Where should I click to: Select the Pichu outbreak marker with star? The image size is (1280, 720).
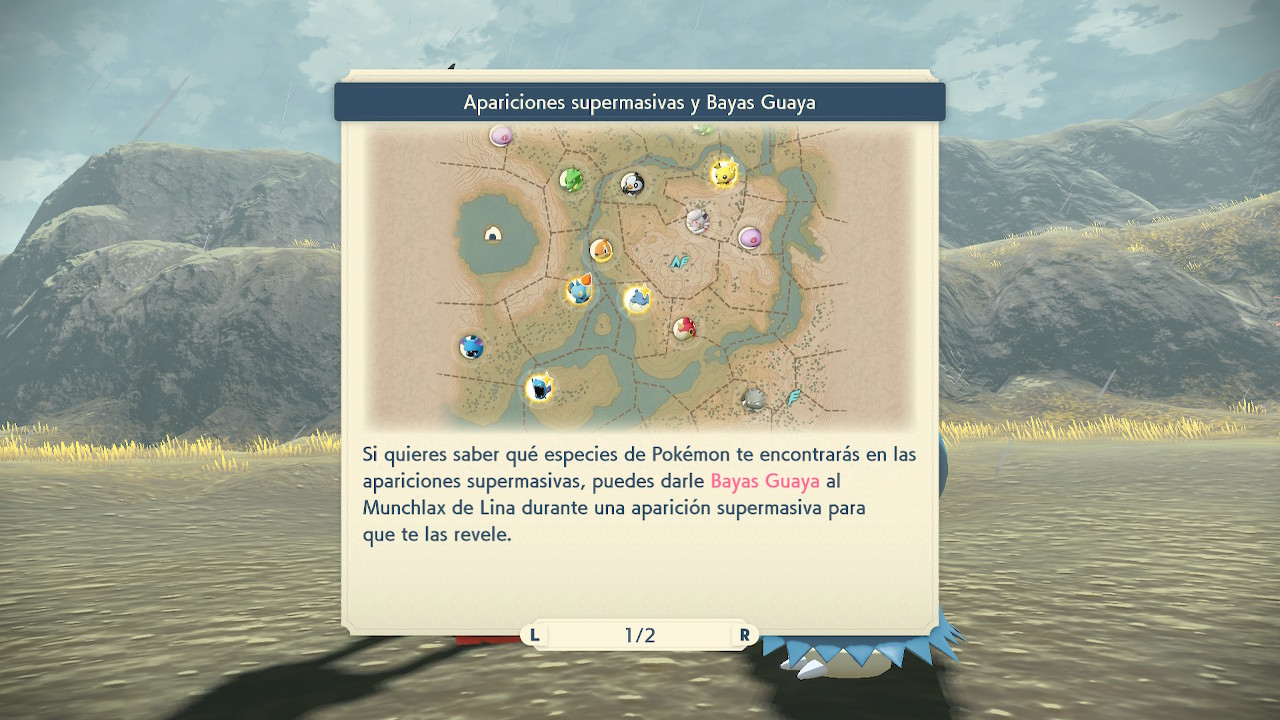(x=722, y=173)
